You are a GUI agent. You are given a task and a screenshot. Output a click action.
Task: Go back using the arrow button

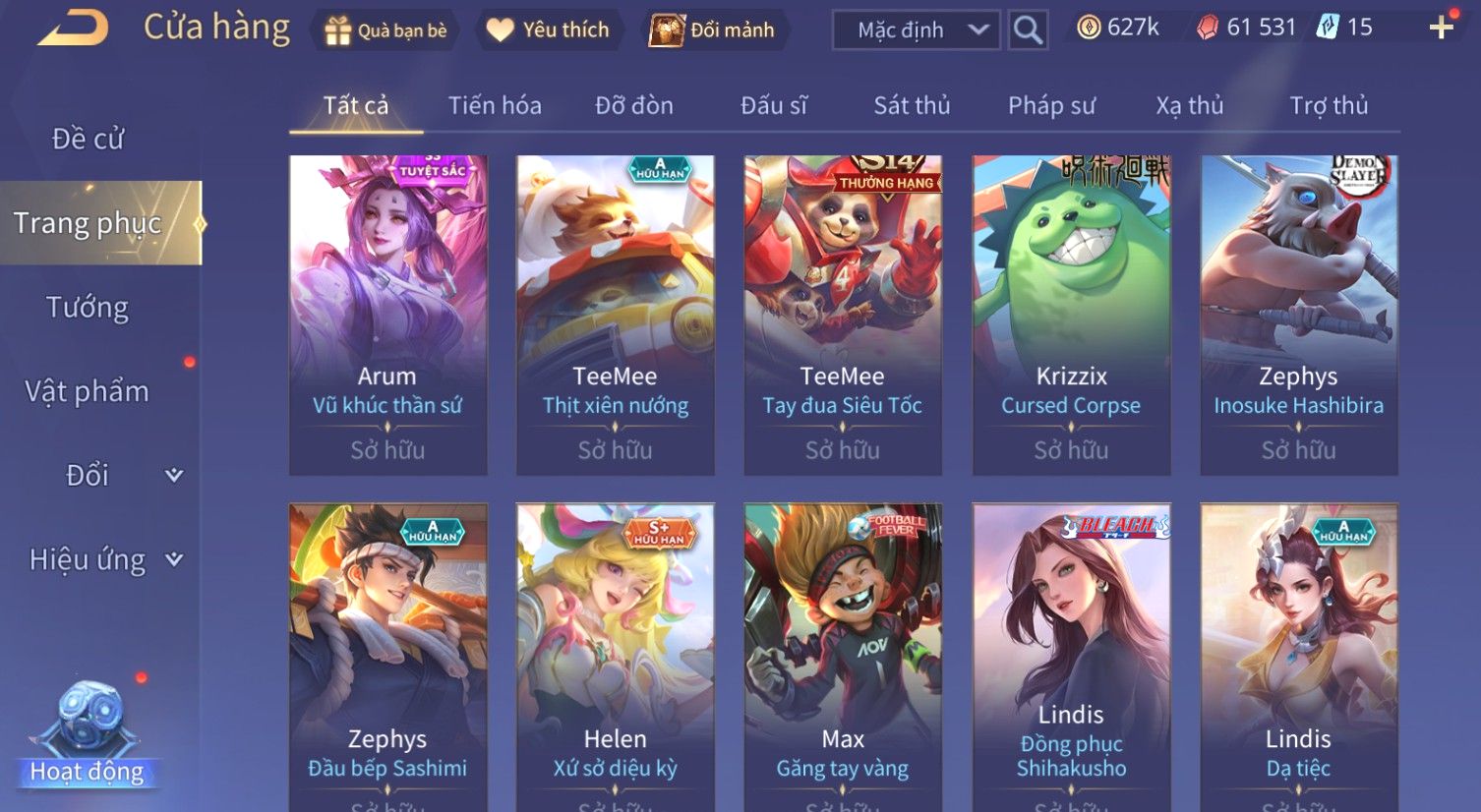74,29
